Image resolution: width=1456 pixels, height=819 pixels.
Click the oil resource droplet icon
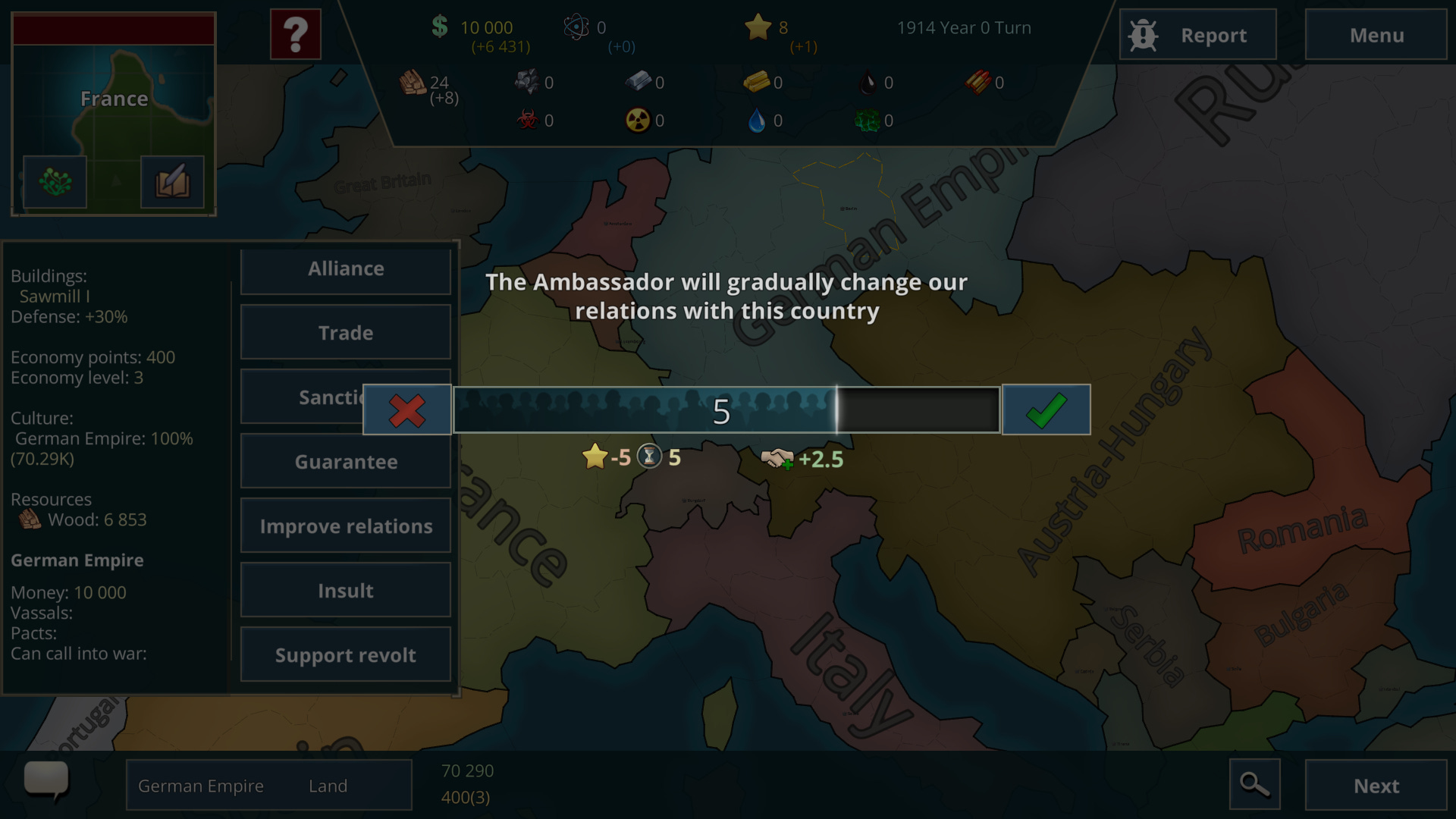coord(868,83)
